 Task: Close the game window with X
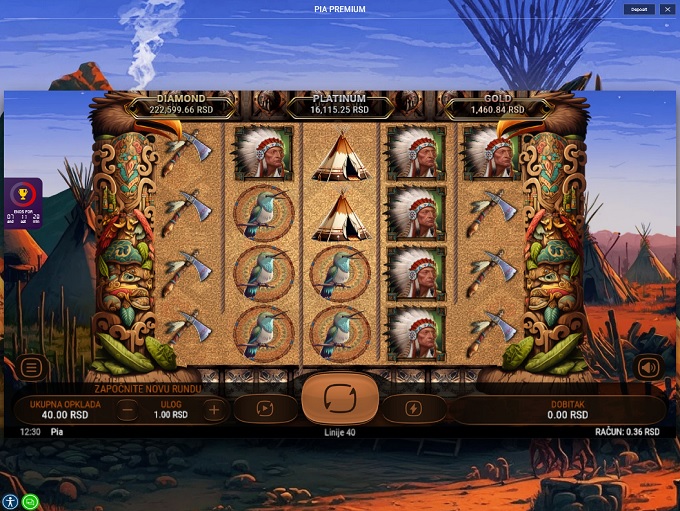coord(667,9)
